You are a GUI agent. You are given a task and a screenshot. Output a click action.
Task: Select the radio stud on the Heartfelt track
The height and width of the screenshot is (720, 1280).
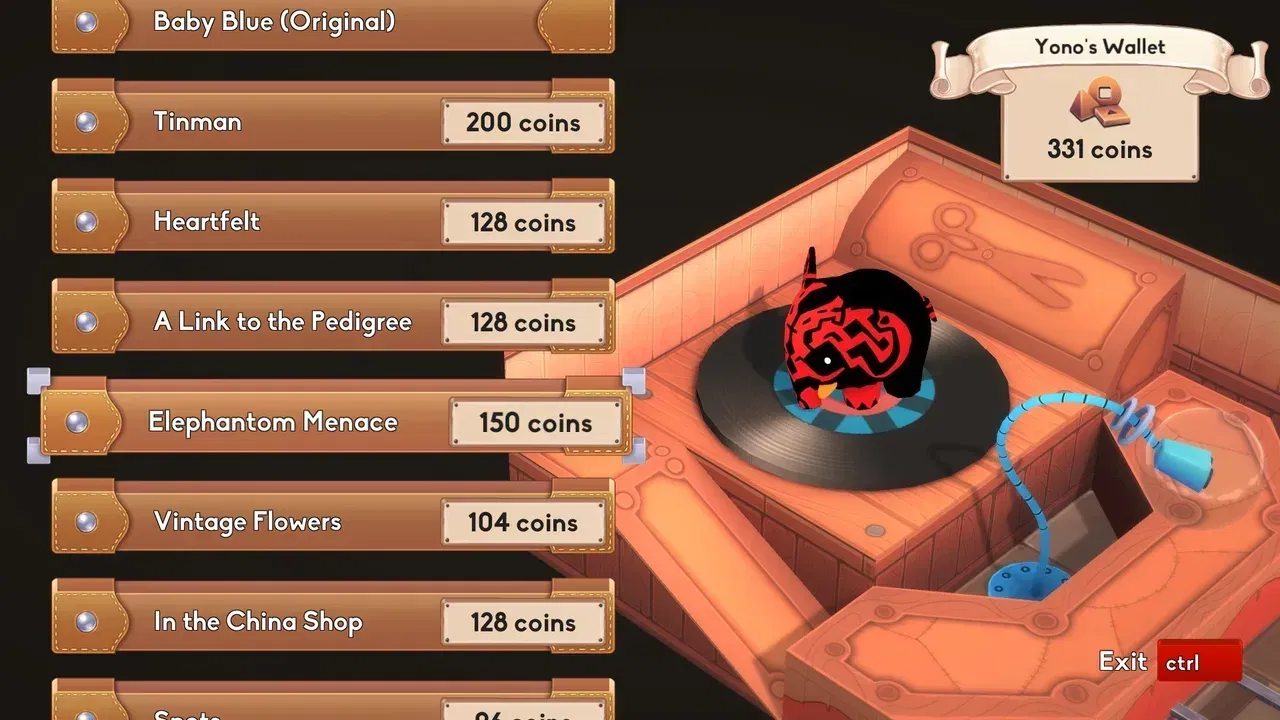(88, 222)
